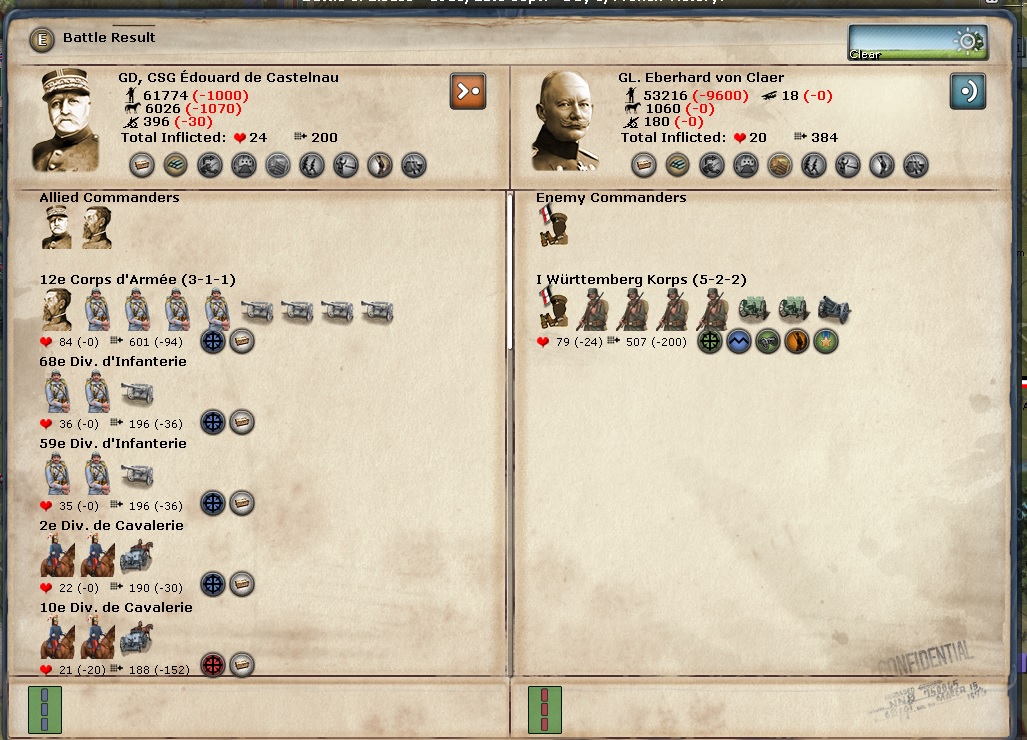
Task: Select the flag bearer under Enemy Commanders
Action: (552, 228)
